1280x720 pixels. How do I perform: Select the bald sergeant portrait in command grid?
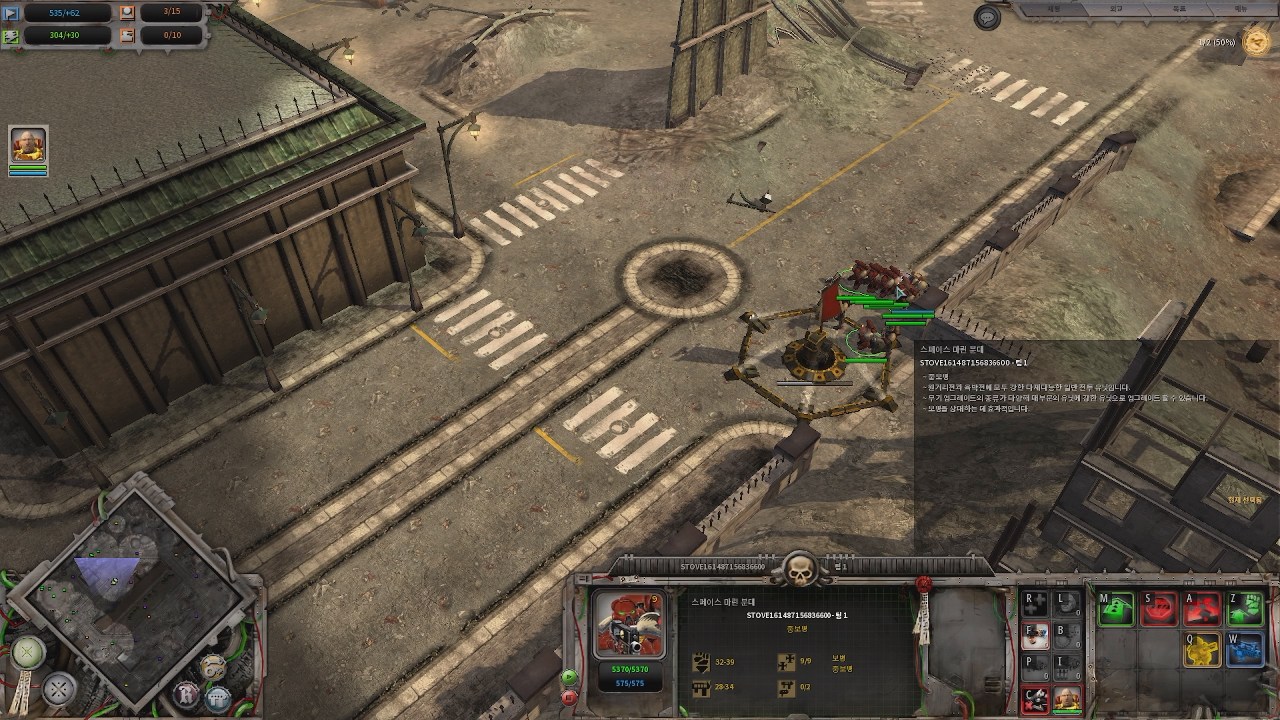[1068, 699]
